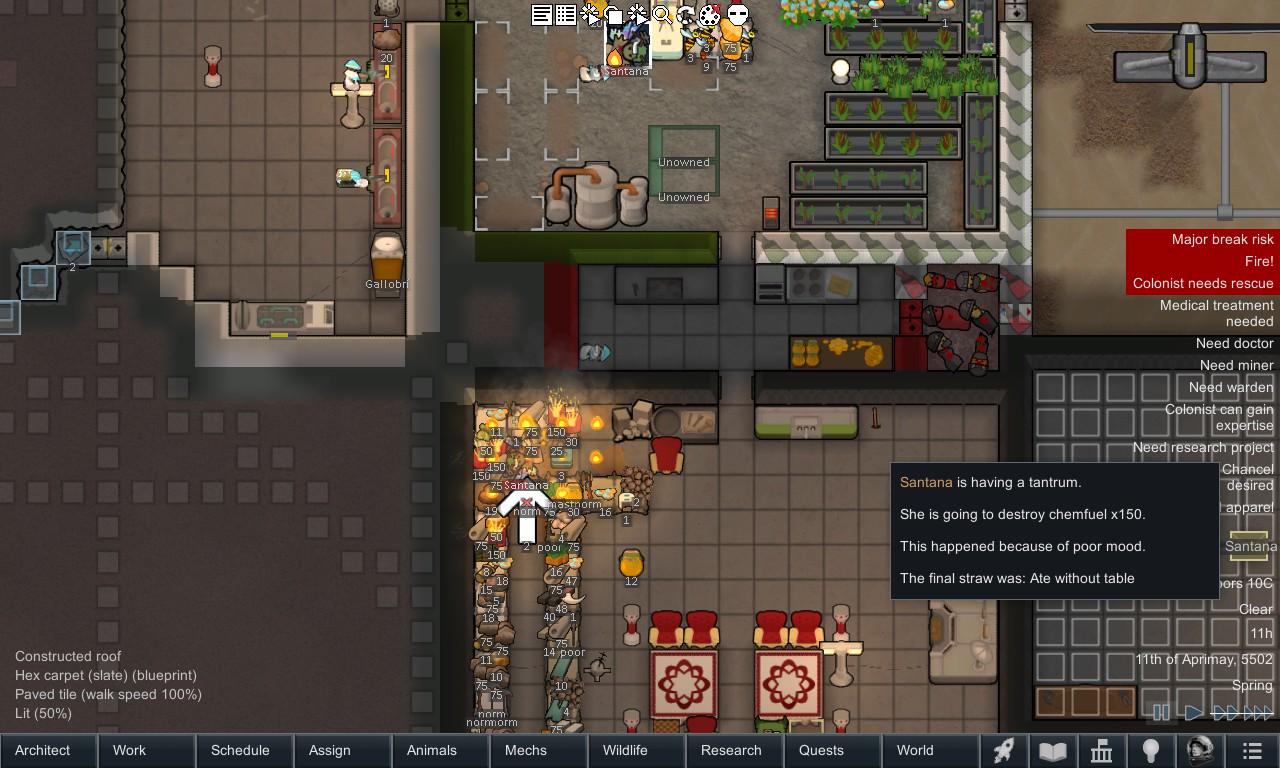Switch to the Research tab

[x=732, y=750]
